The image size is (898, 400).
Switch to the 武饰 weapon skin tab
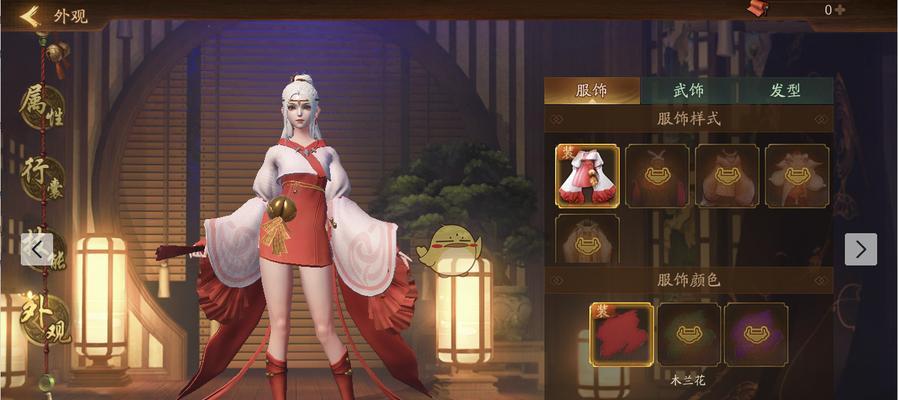pos(687,90)
